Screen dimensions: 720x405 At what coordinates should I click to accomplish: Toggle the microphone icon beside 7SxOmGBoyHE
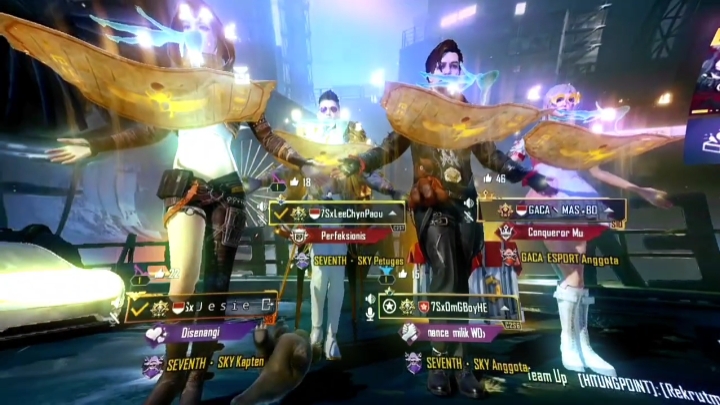(x=371, y=313)
